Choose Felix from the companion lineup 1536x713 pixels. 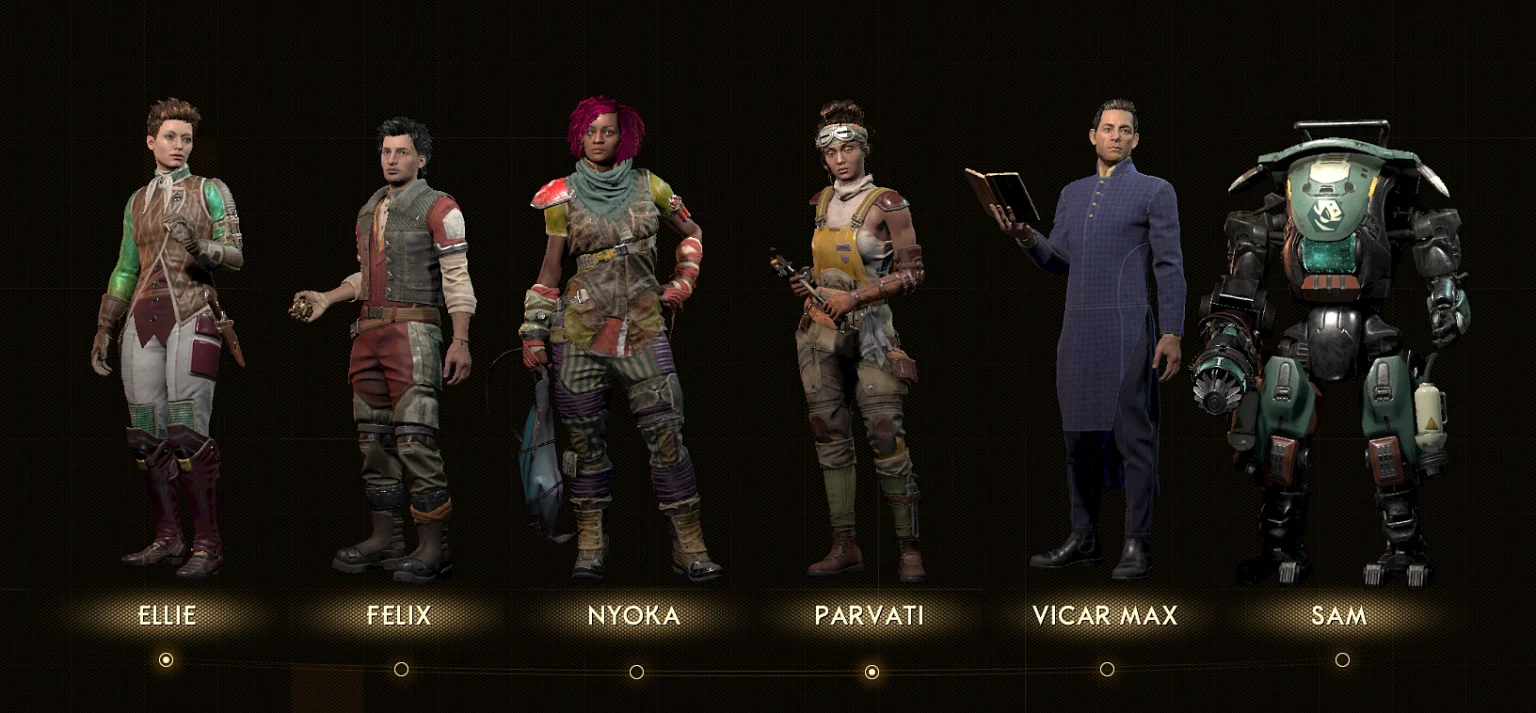coord(399,615)
